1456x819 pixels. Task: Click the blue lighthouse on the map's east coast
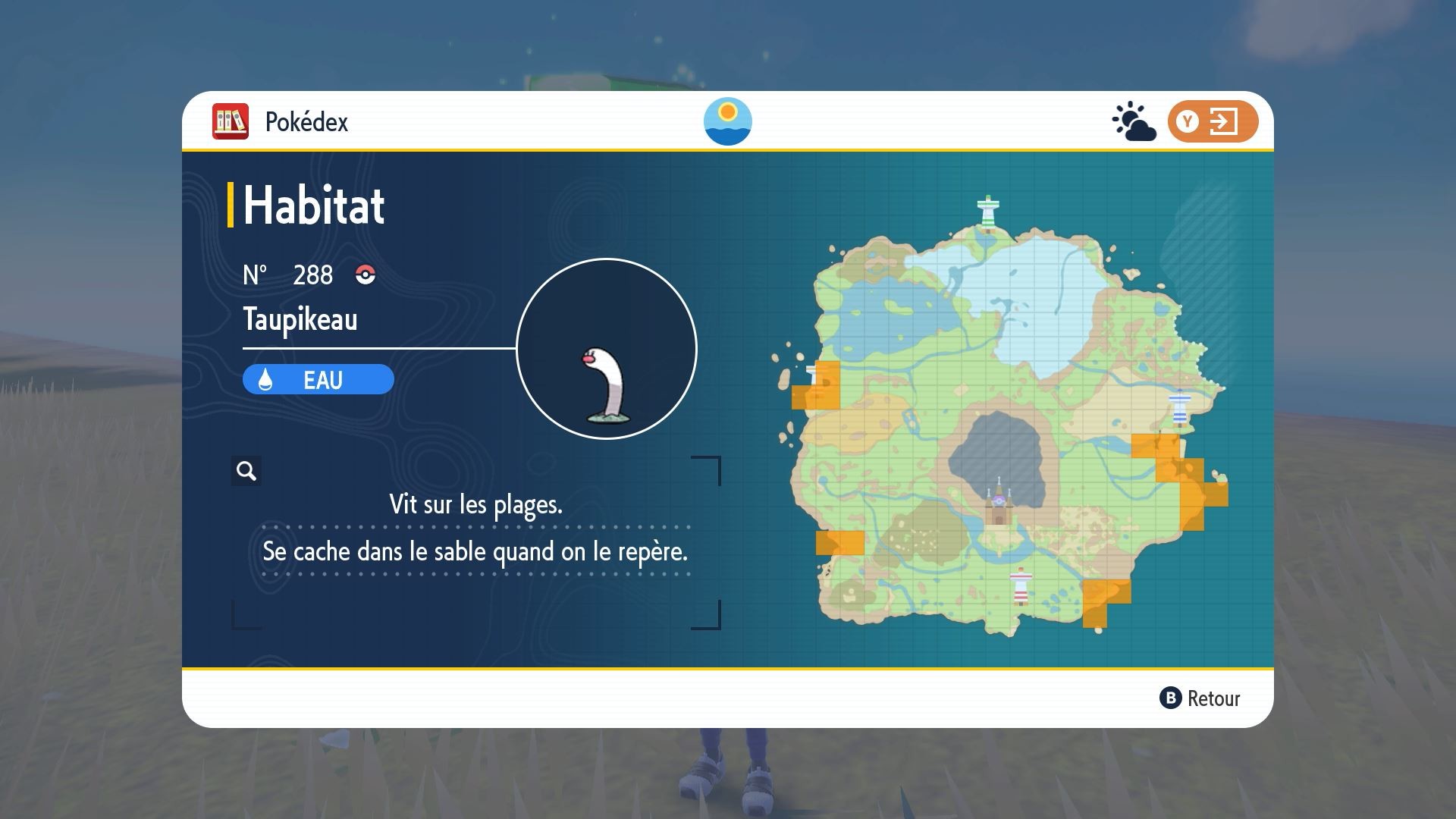tap(1181, 407)
